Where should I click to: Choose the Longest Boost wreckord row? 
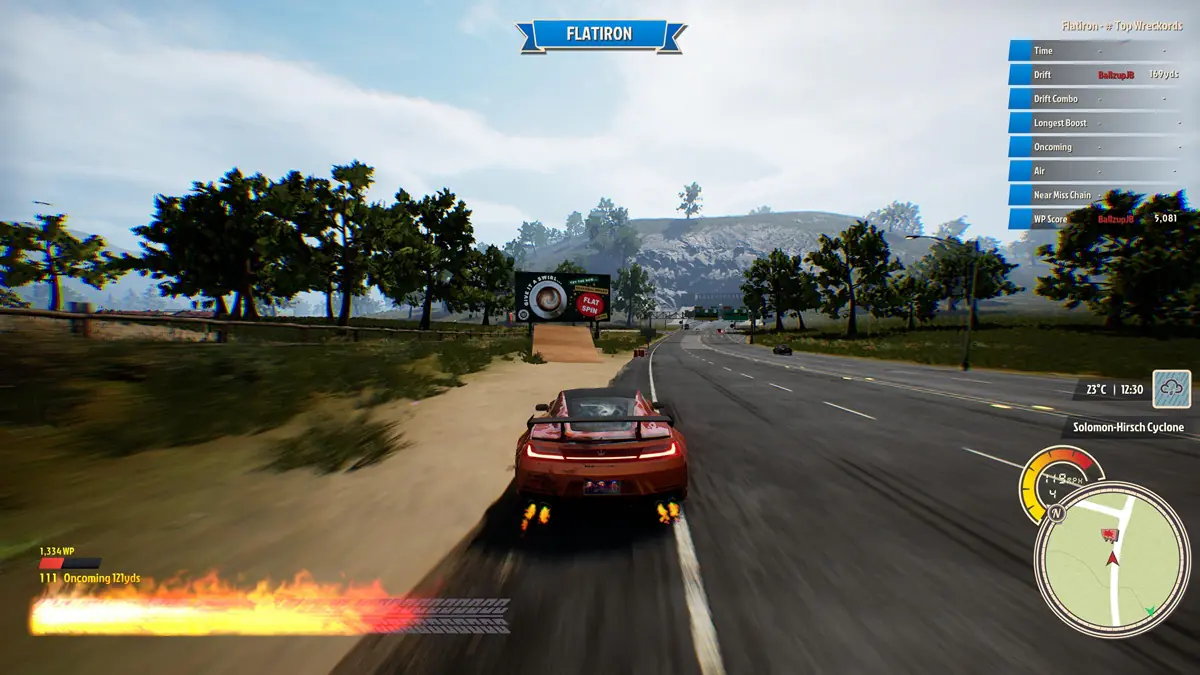pyautogui.click(x=1096, y=123)
